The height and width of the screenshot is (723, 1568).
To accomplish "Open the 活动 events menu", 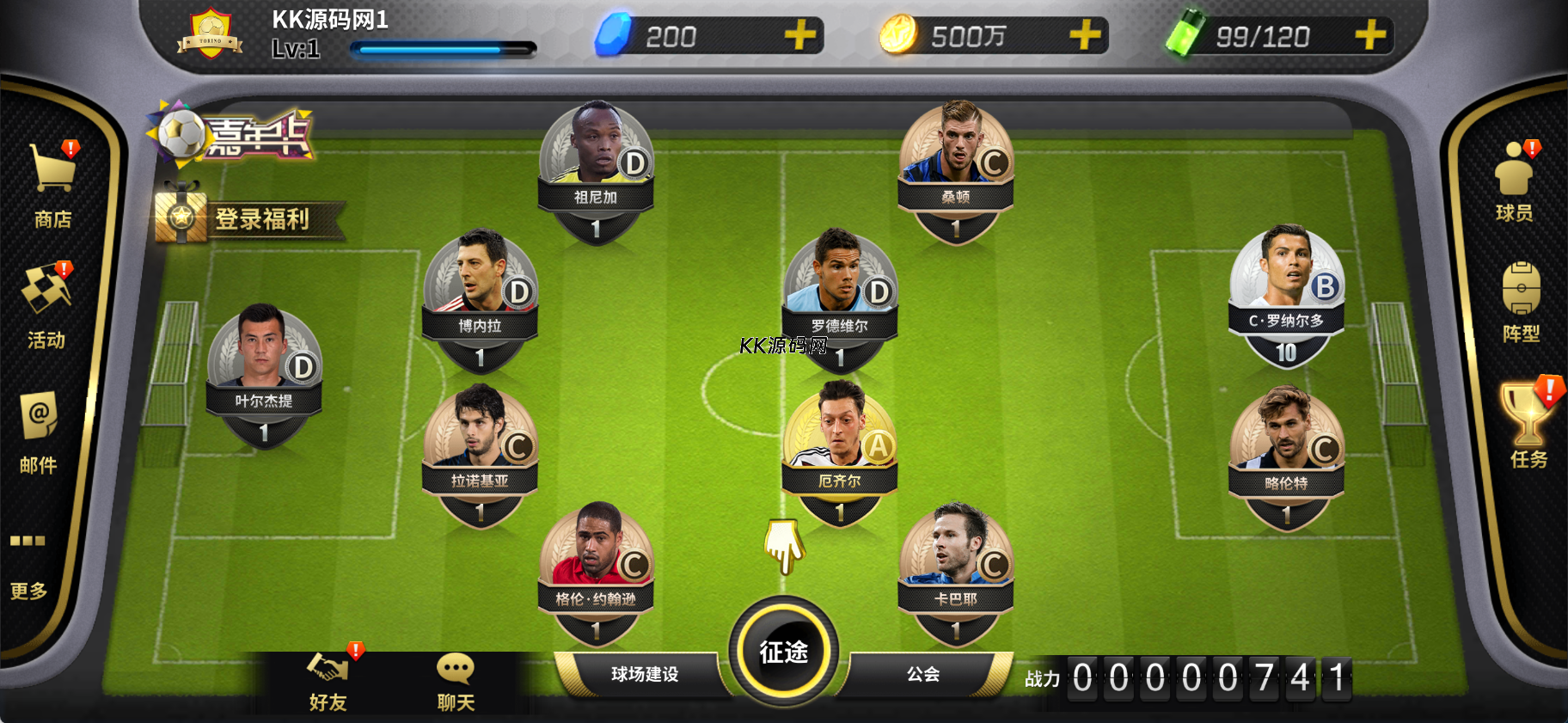I will click(46, 305).
